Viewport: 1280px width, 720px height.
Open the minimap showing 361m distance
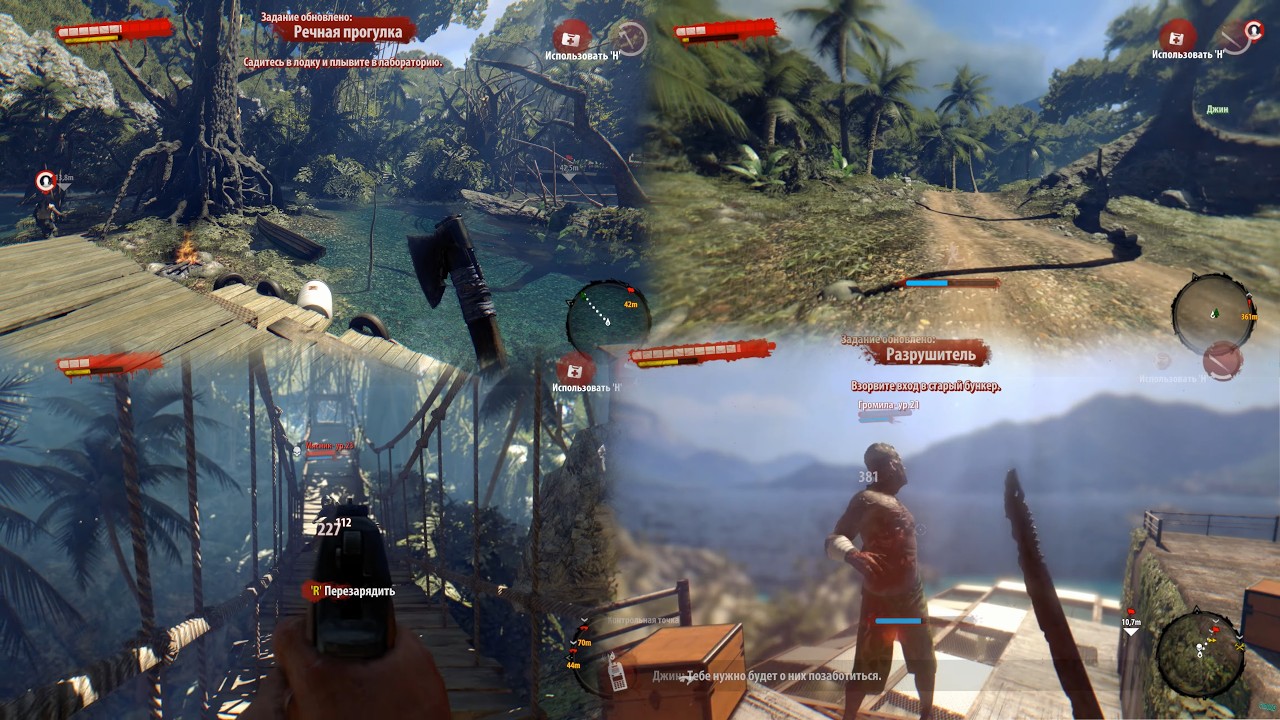tap(1213, 312)
